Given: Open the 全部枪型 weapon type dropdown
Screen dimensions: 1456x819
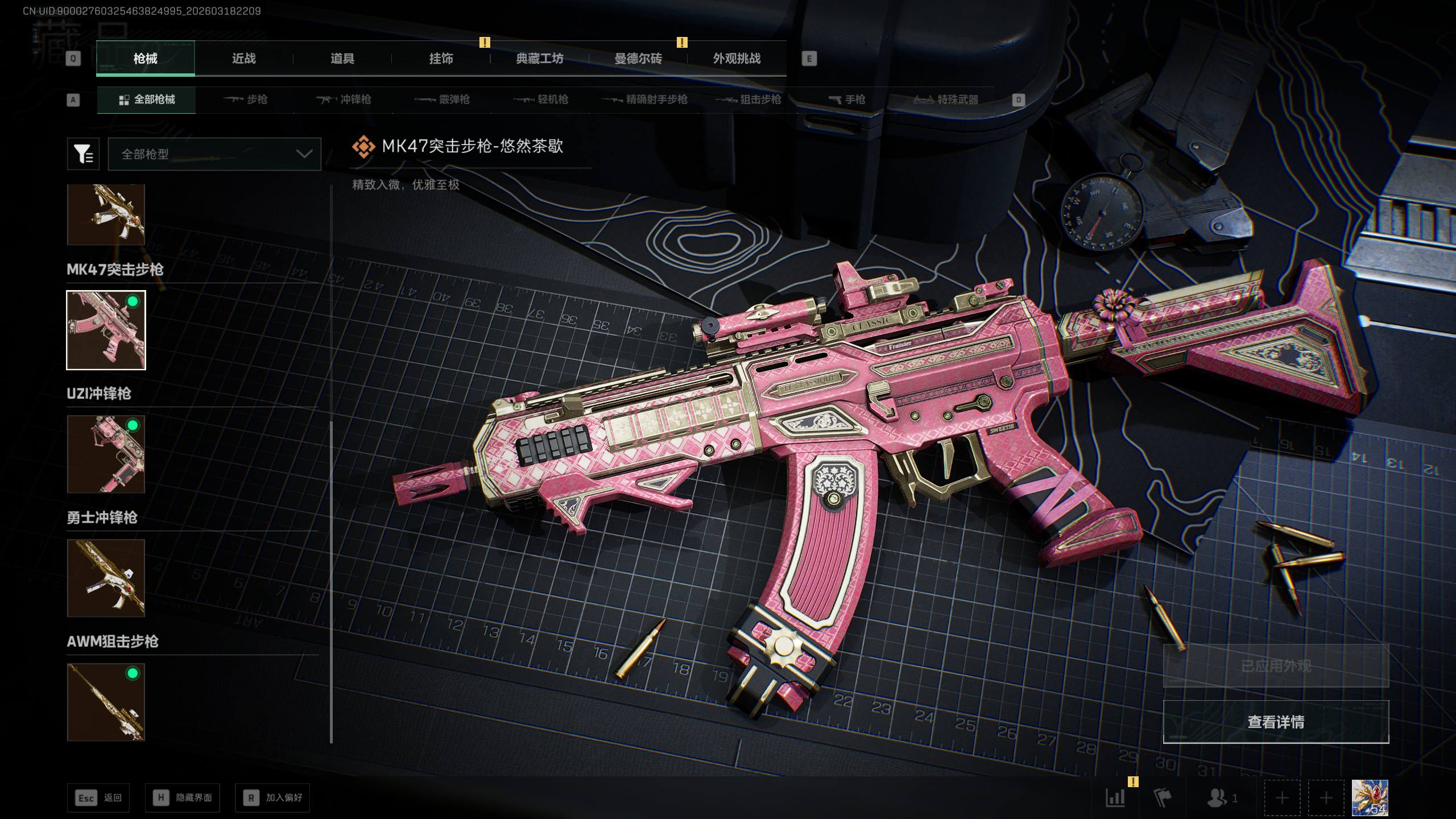Looking at the screenshot, I should [x=214, y=154].
